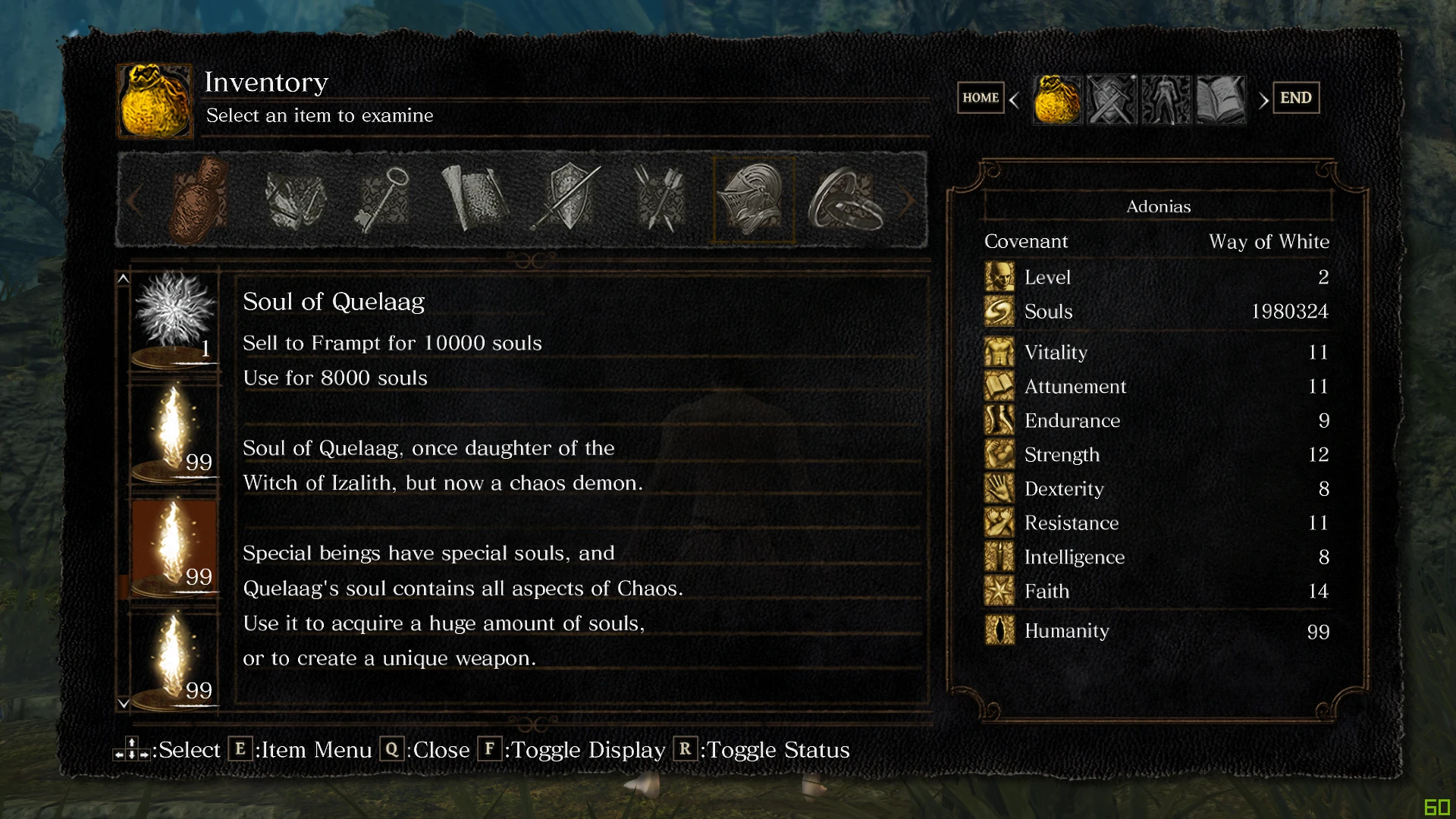Switch to the spell scroll category
Image resolution: width=1456 pixels, height=819 pixels.
tap(475, 200)
